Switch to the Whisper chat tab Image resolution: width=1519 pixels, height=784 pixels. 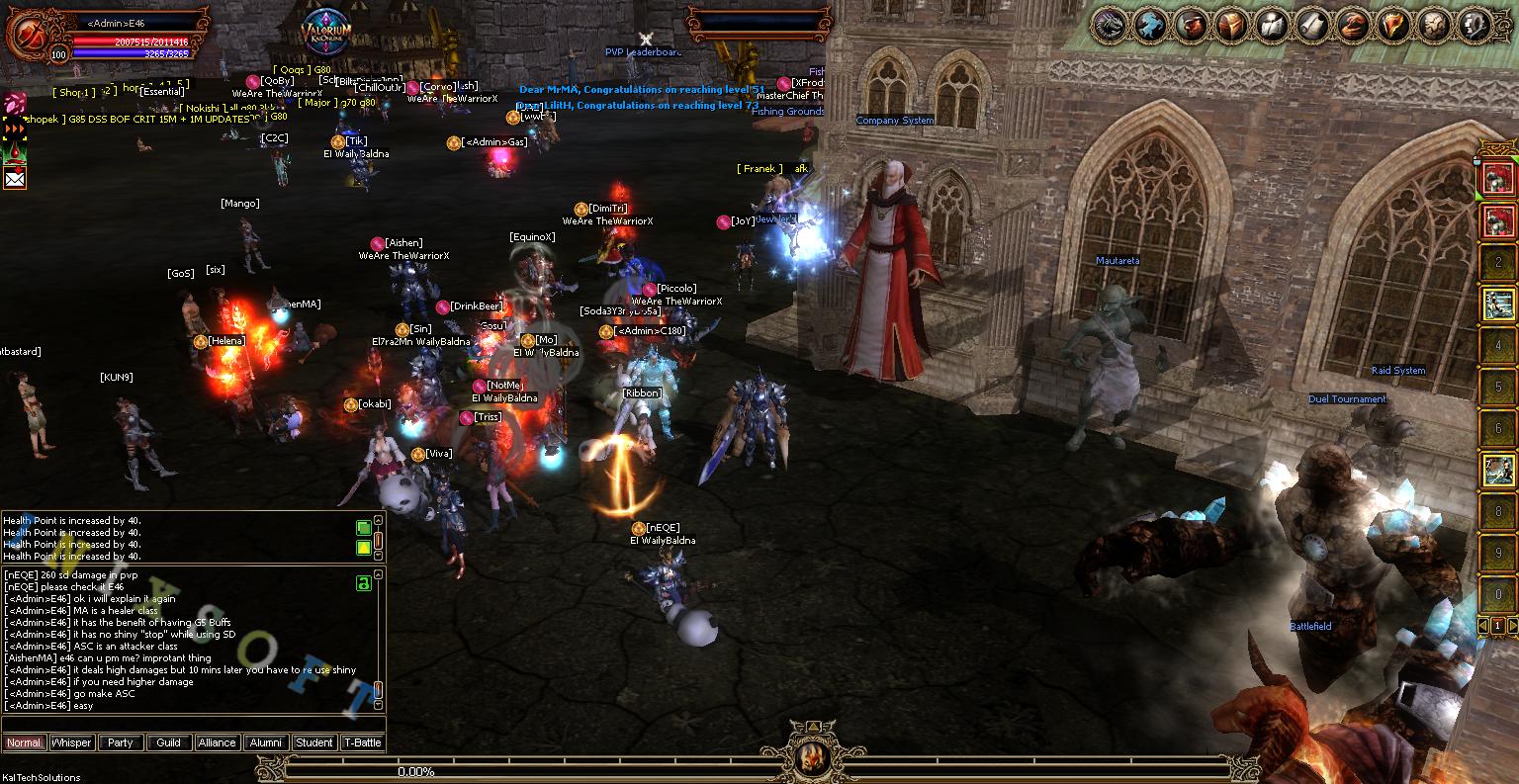pyautogui.click(x=71, y=742)
